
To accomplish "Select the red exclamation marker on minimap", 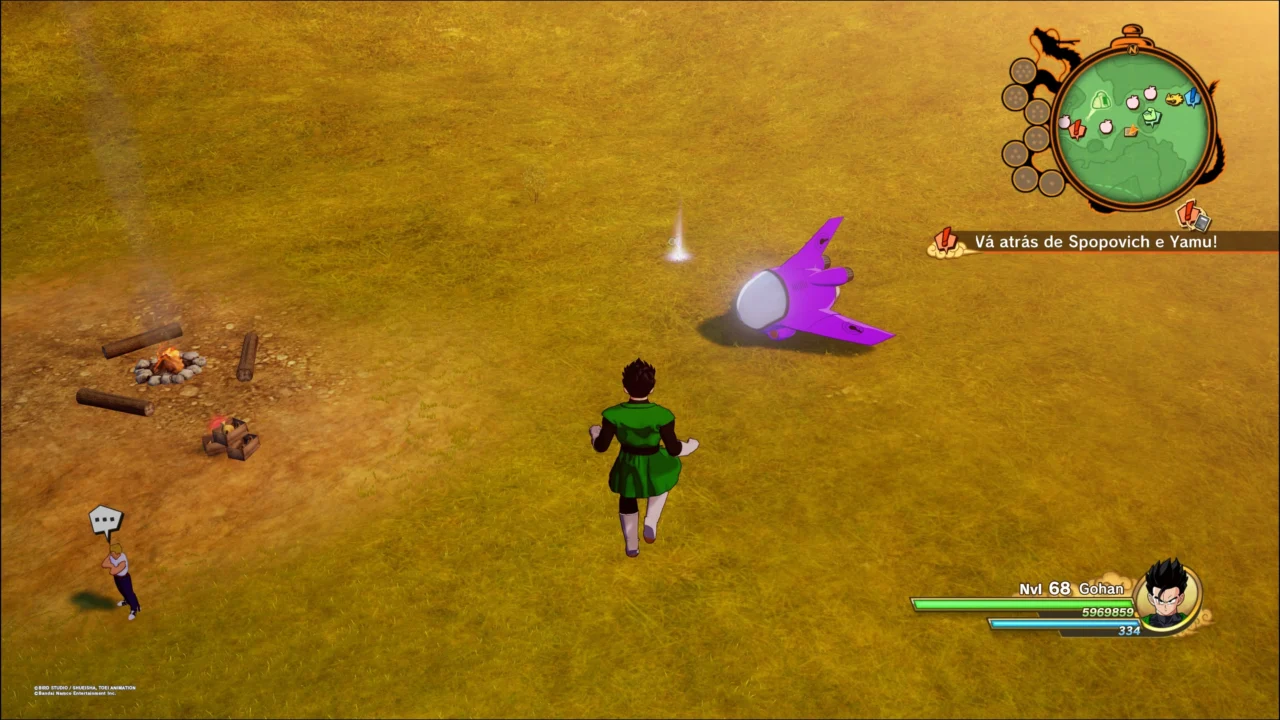I will pyautogui.click(x=1076, y=128).
